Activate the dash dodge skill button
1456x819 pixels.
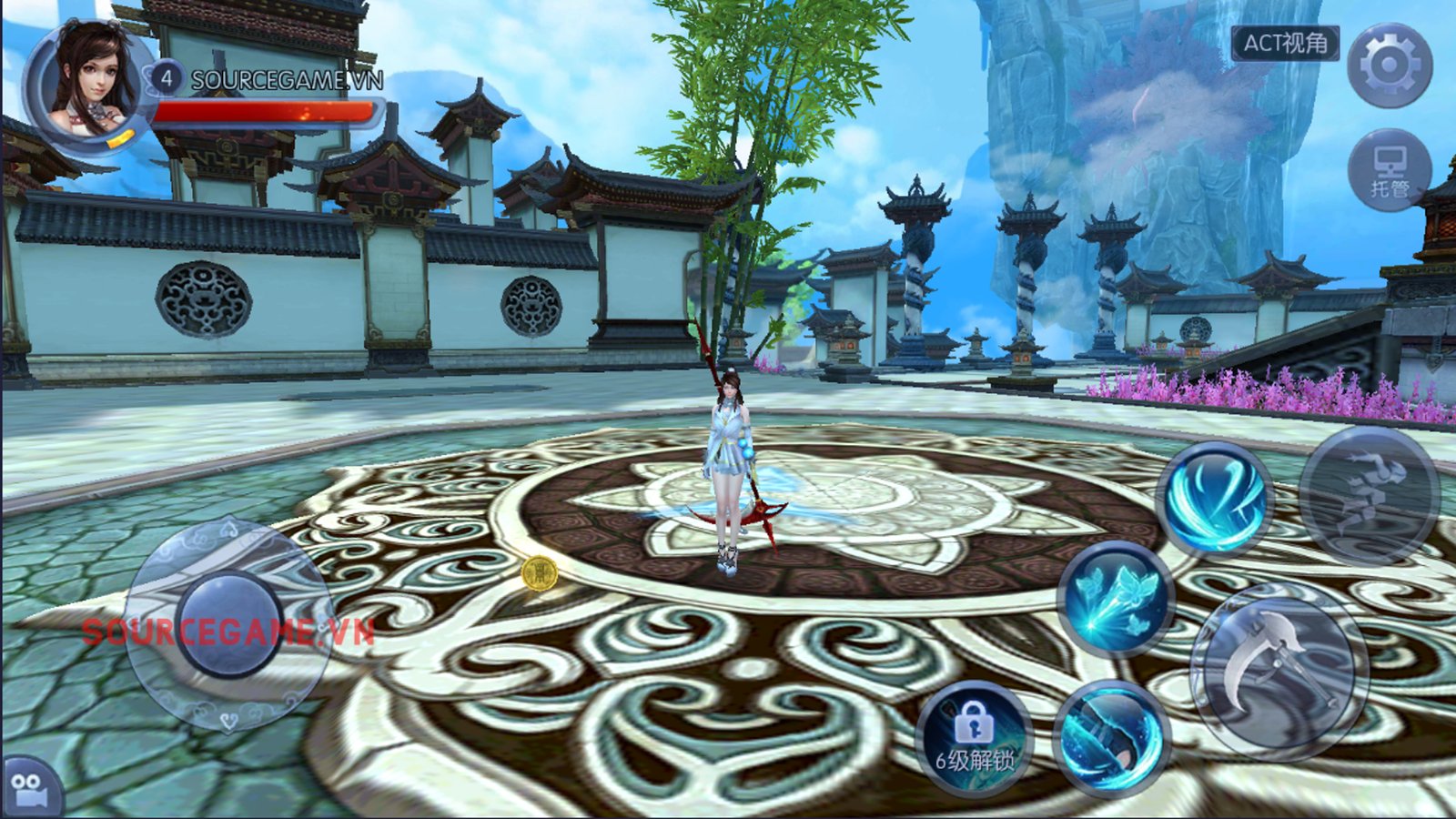tap(1369, 495)
